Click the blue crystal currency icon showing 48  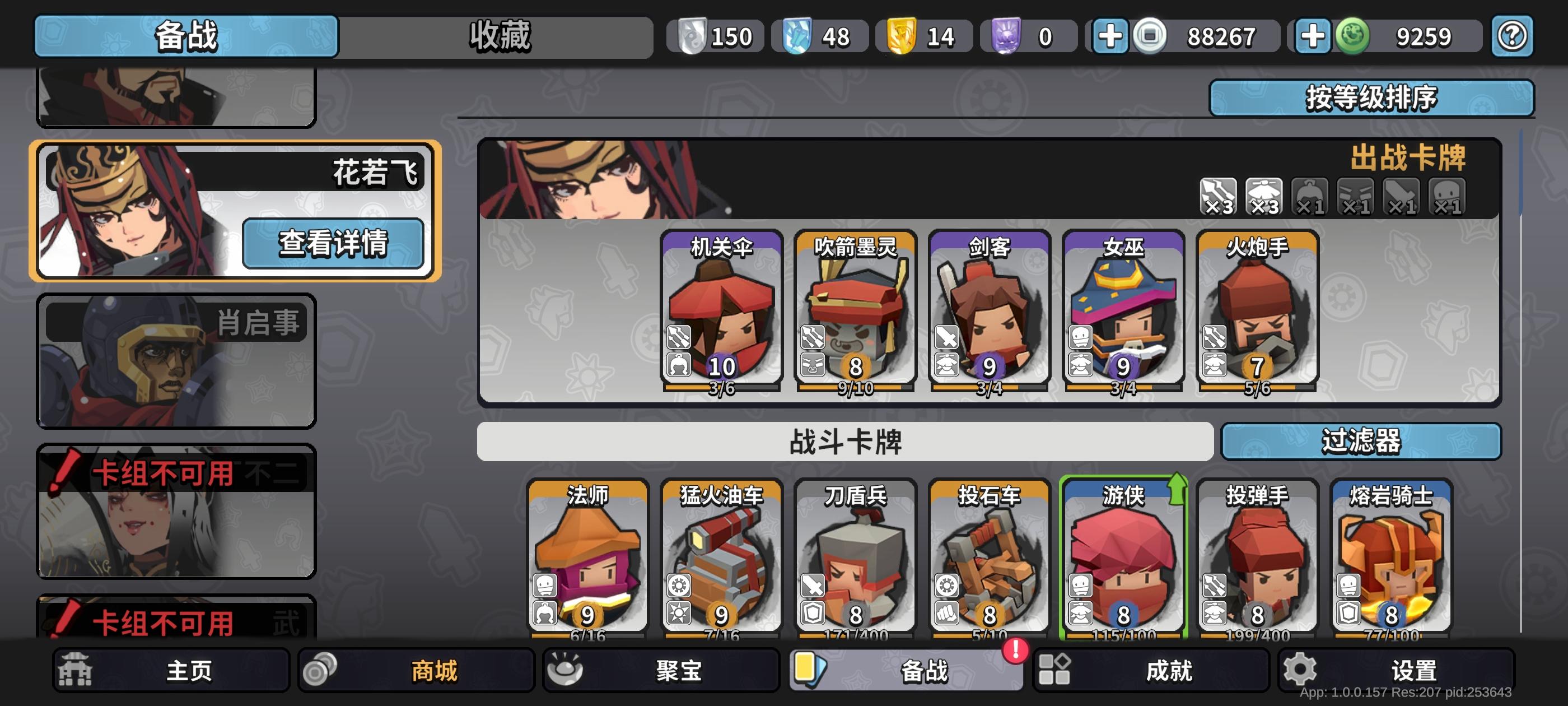(799, 36)
